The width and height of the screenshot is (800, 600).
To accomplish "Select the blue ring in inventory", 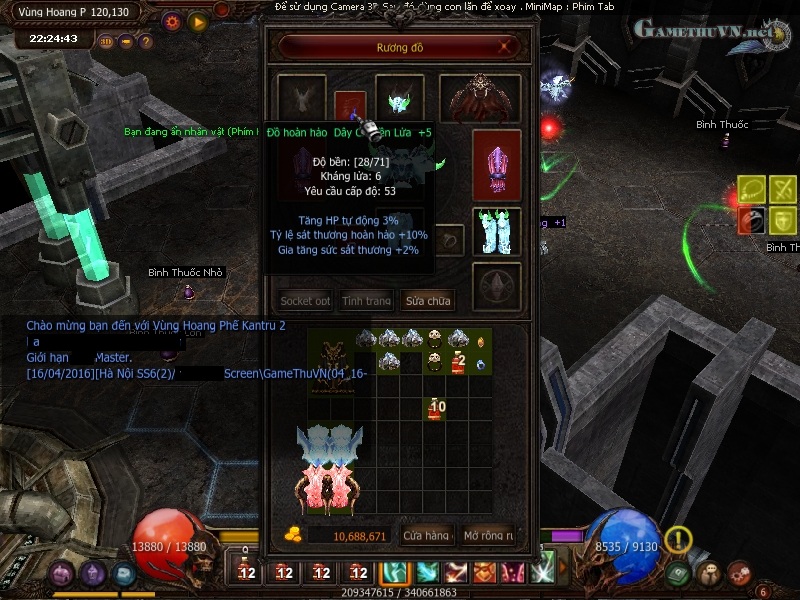I will click(482, 364).
